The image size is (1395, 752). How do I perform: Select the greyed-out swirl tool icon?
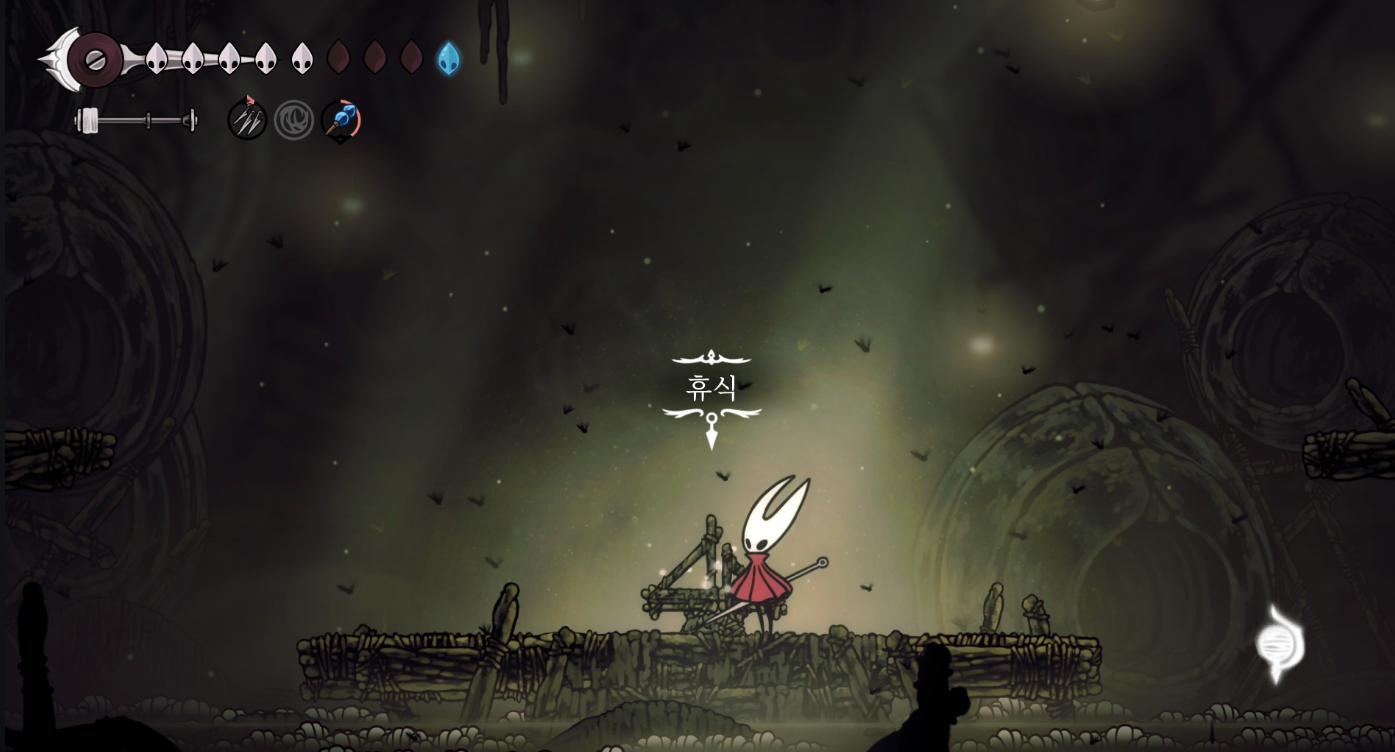pyautogui.click(x=294, y=120)
